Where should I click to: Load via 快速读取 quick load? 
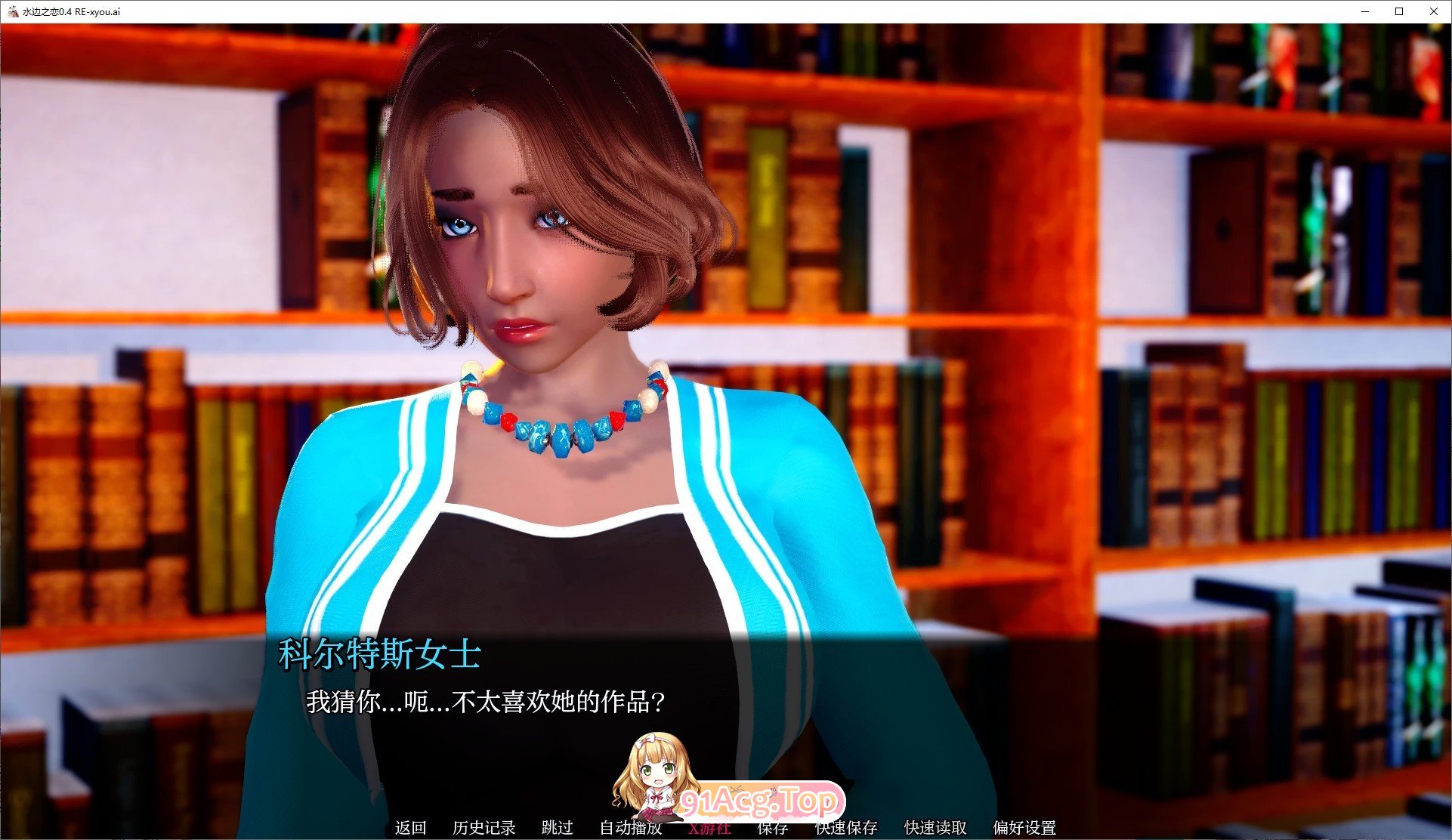(937, 828)
